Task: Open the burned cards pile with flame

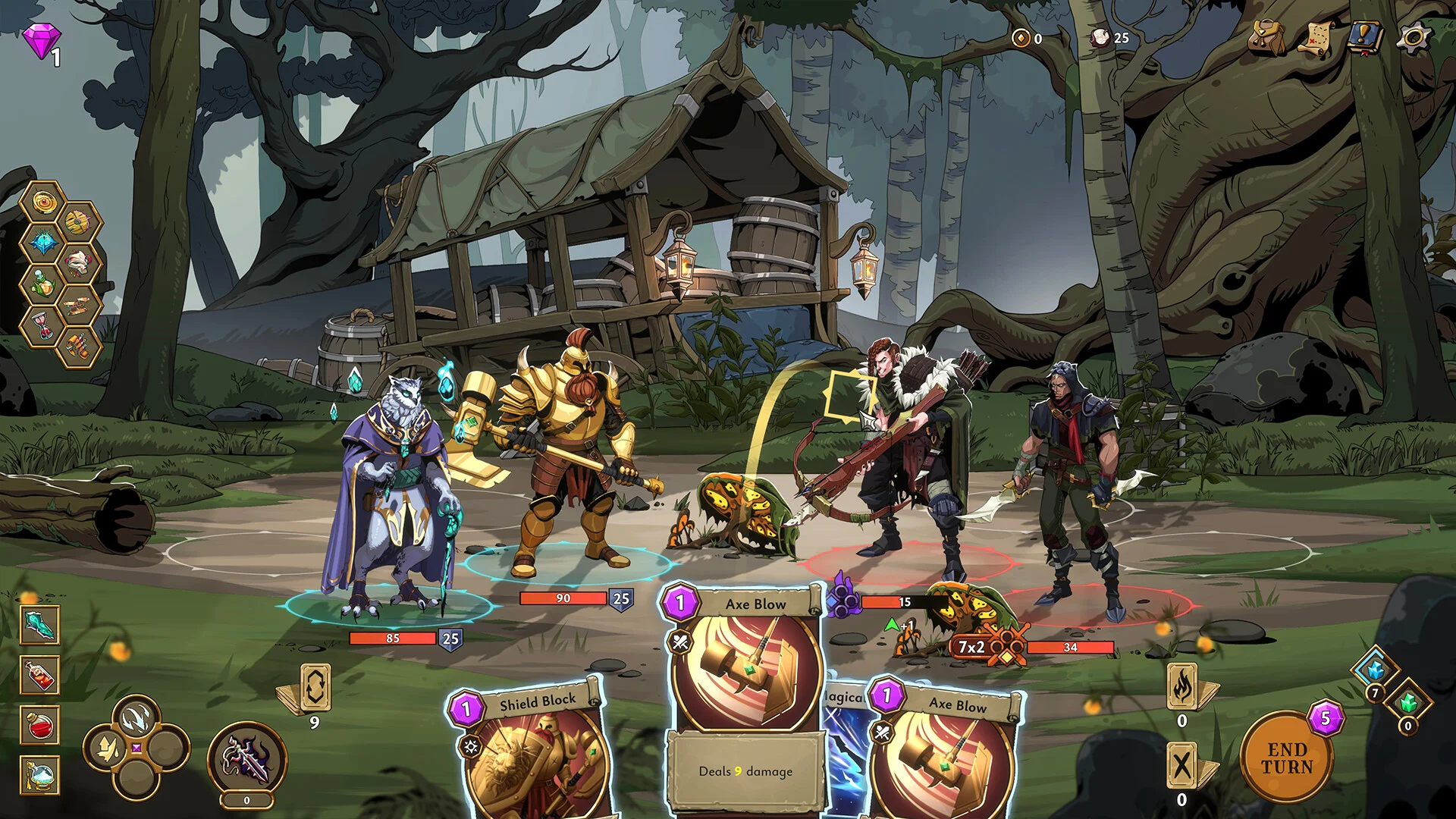Action: 1182,687
